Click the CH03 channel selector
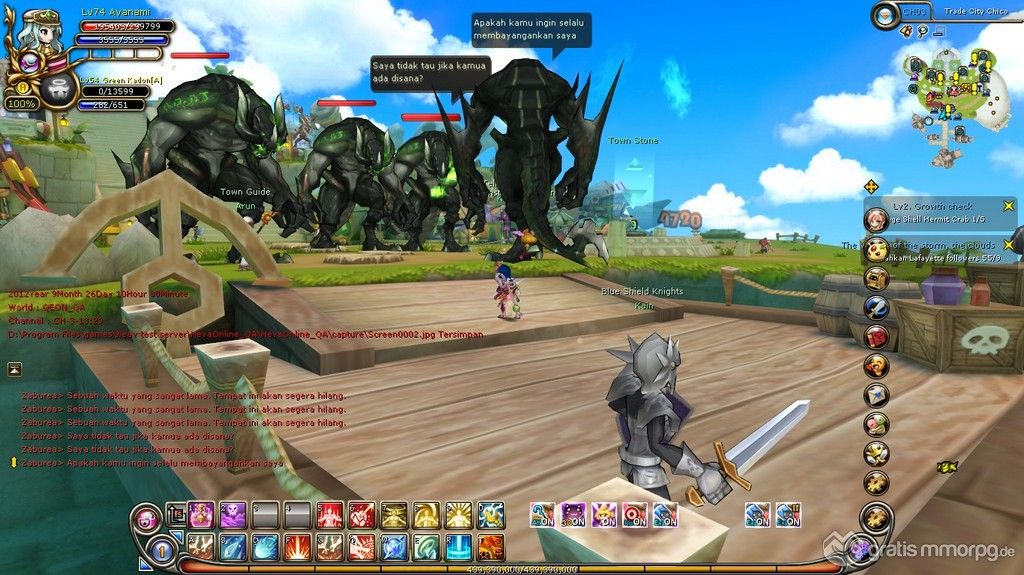Screen dimensions: 1024x575 click(915, 12)
